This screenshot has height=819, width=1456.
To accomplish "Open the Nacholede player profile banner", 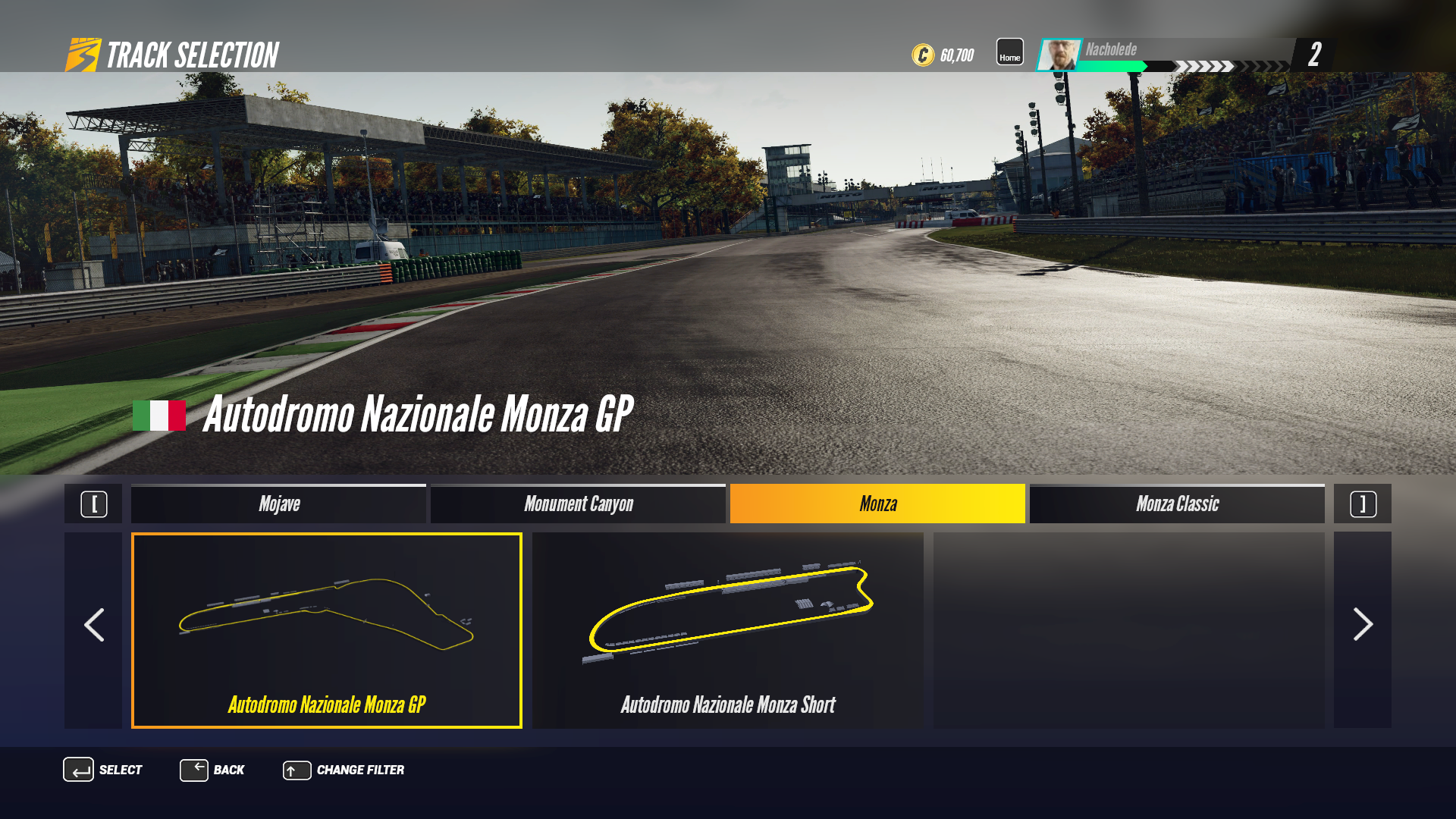I will [x=1166, y=55].
